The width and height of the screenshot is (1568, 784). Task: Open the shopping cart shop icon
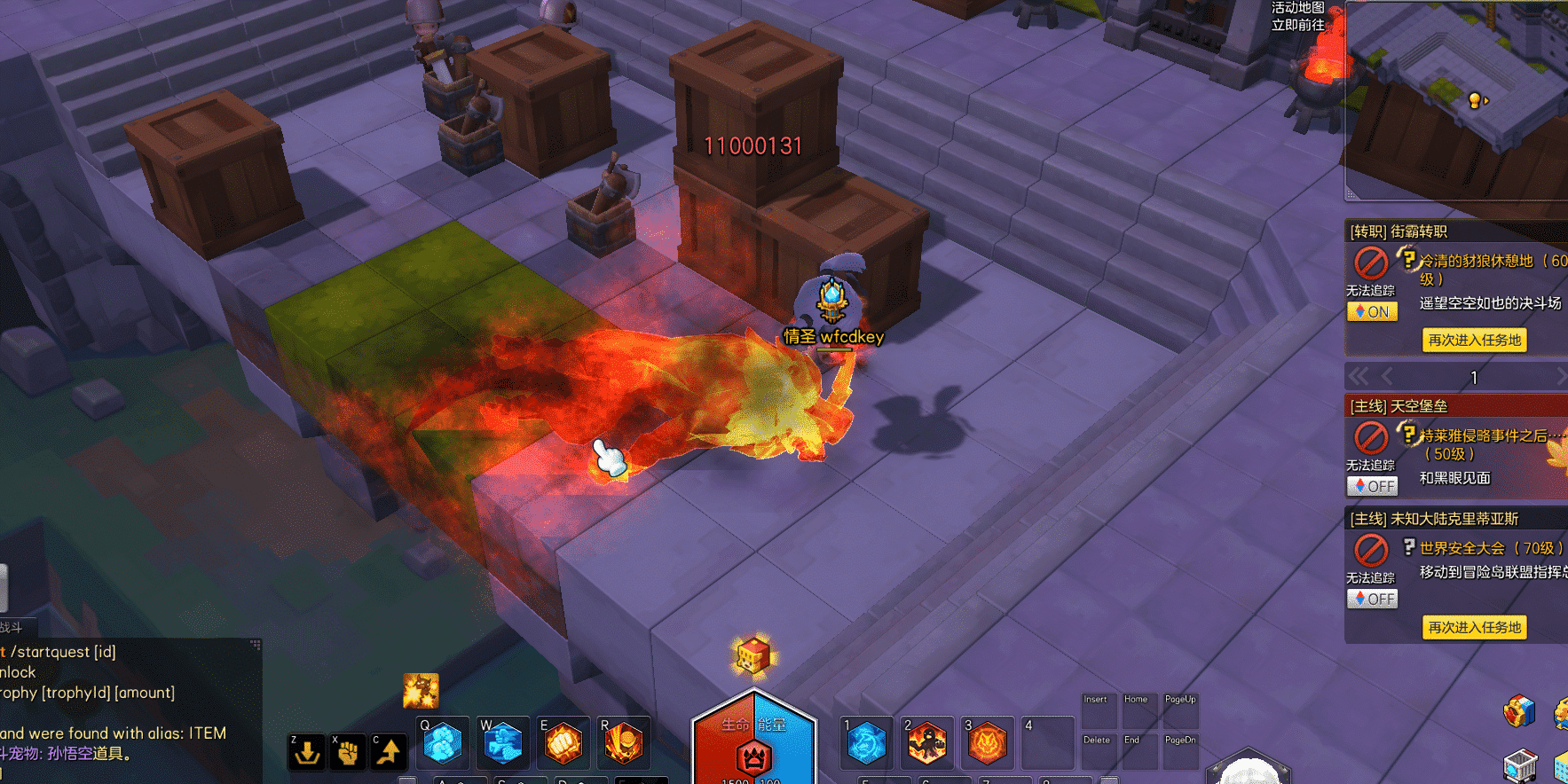tap(1519, 764)
